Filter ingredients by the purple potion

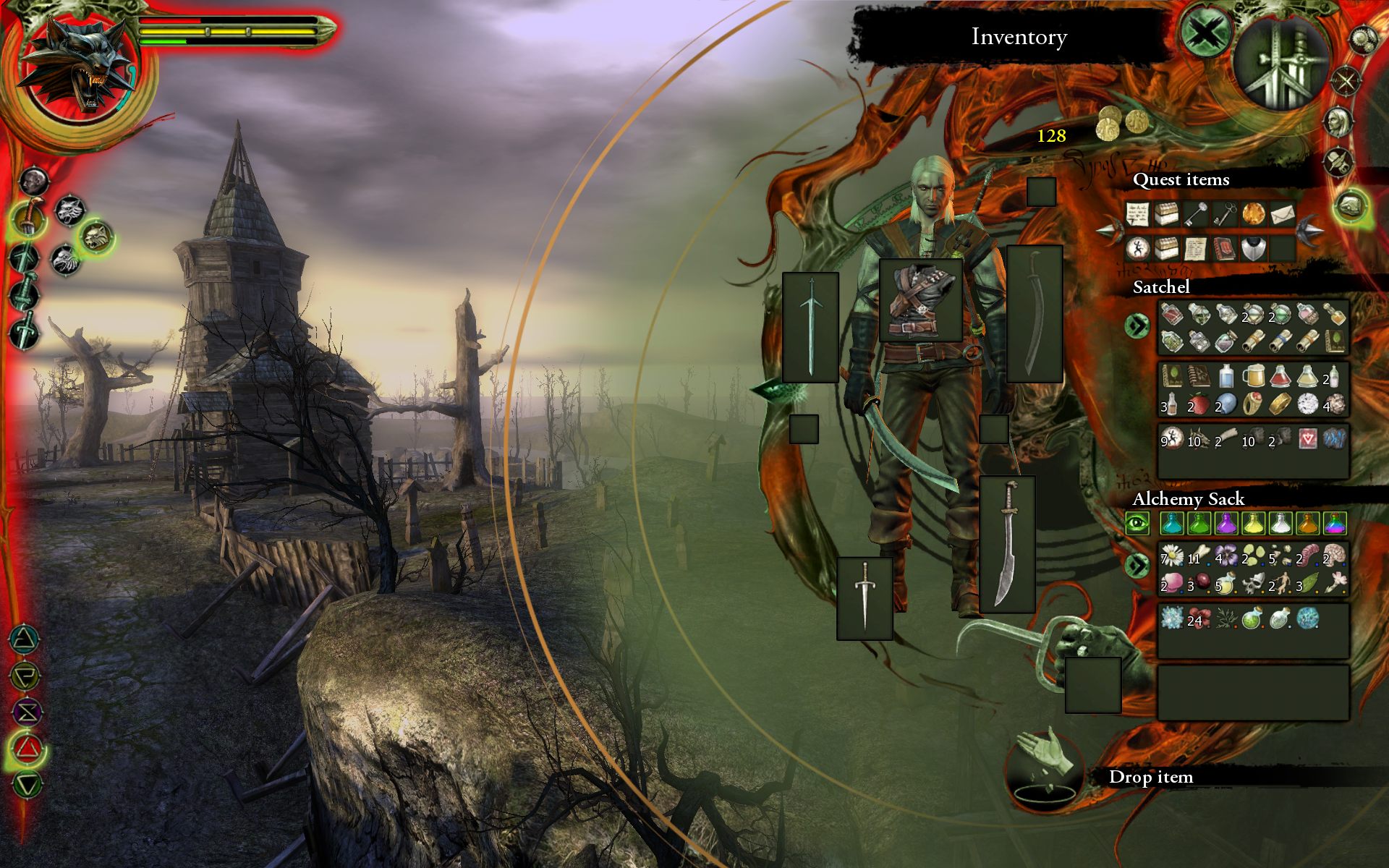pos(1226,522)
